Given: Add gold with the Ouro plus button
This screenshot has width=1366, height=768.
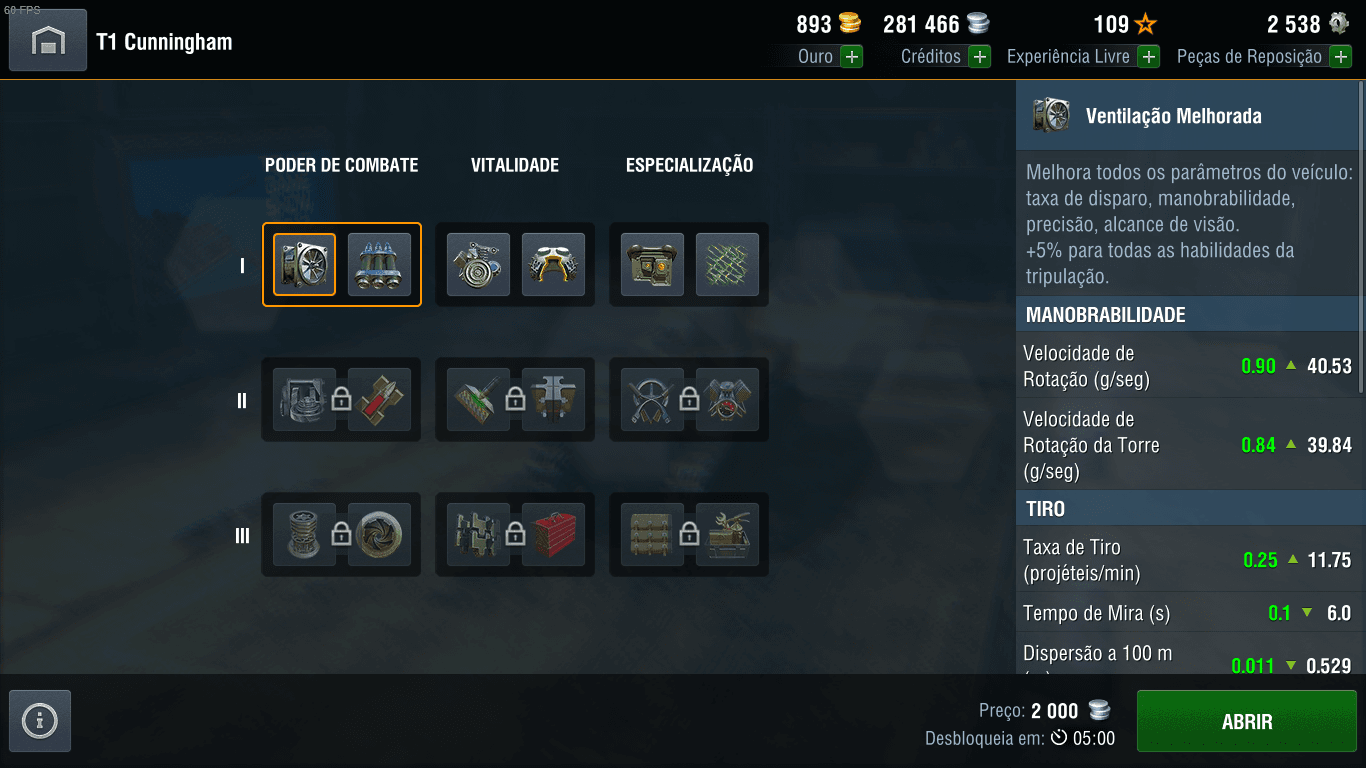Looking at the screenshot, I should coord(851,57).
